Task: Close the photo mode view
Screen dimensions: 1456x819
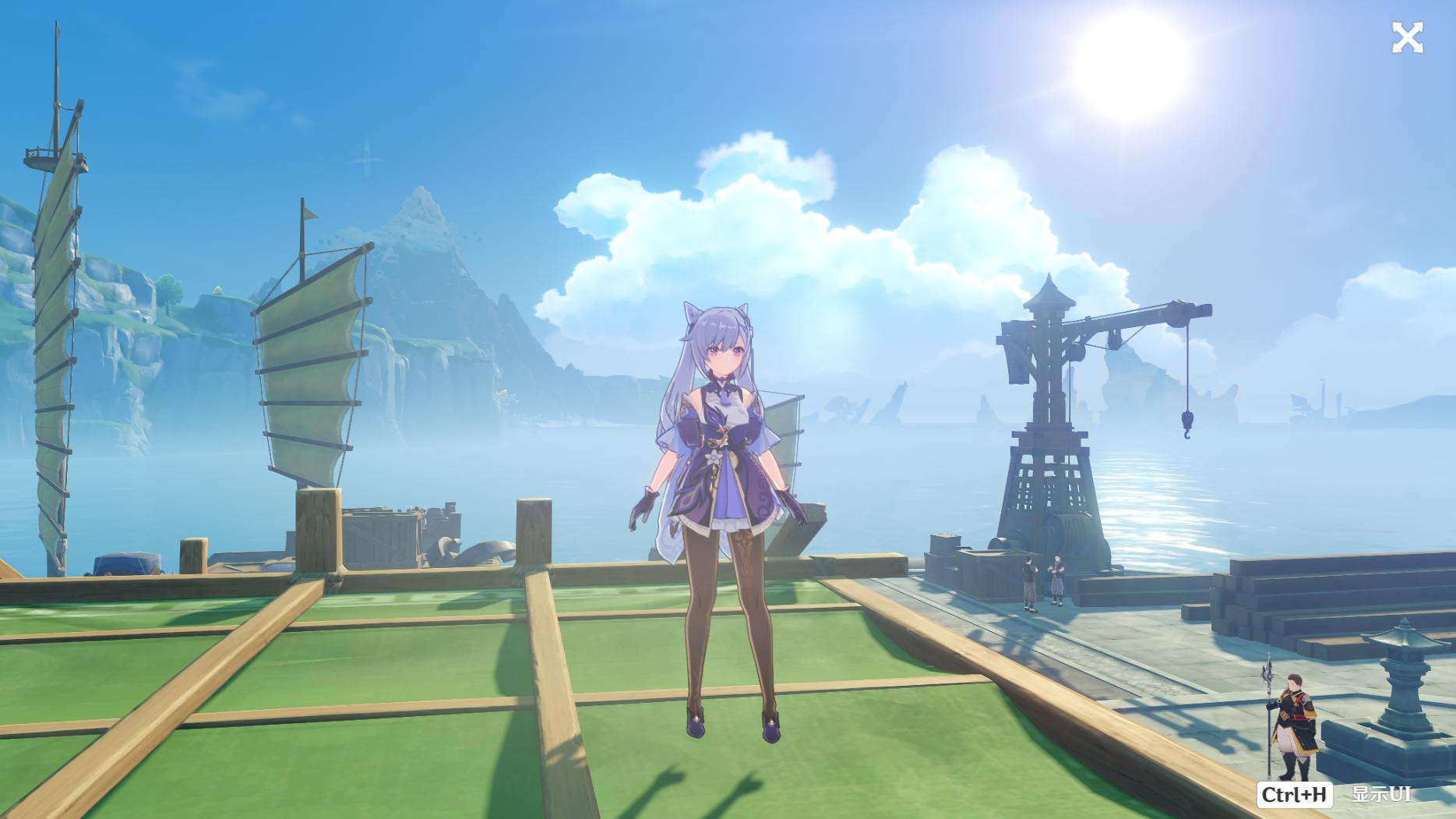Action: [x=1407, y=37]
